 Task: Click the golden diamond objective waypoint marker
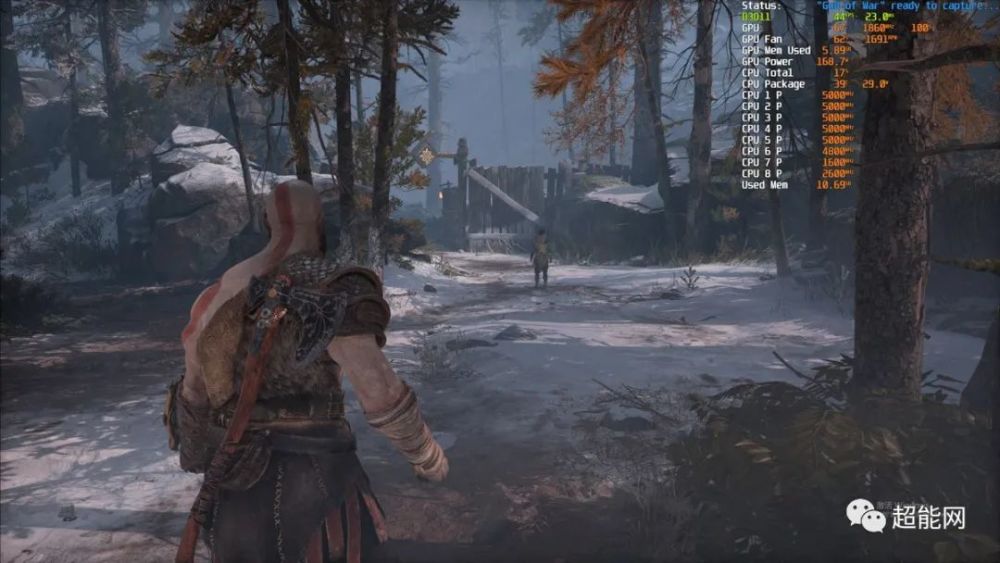428,156
